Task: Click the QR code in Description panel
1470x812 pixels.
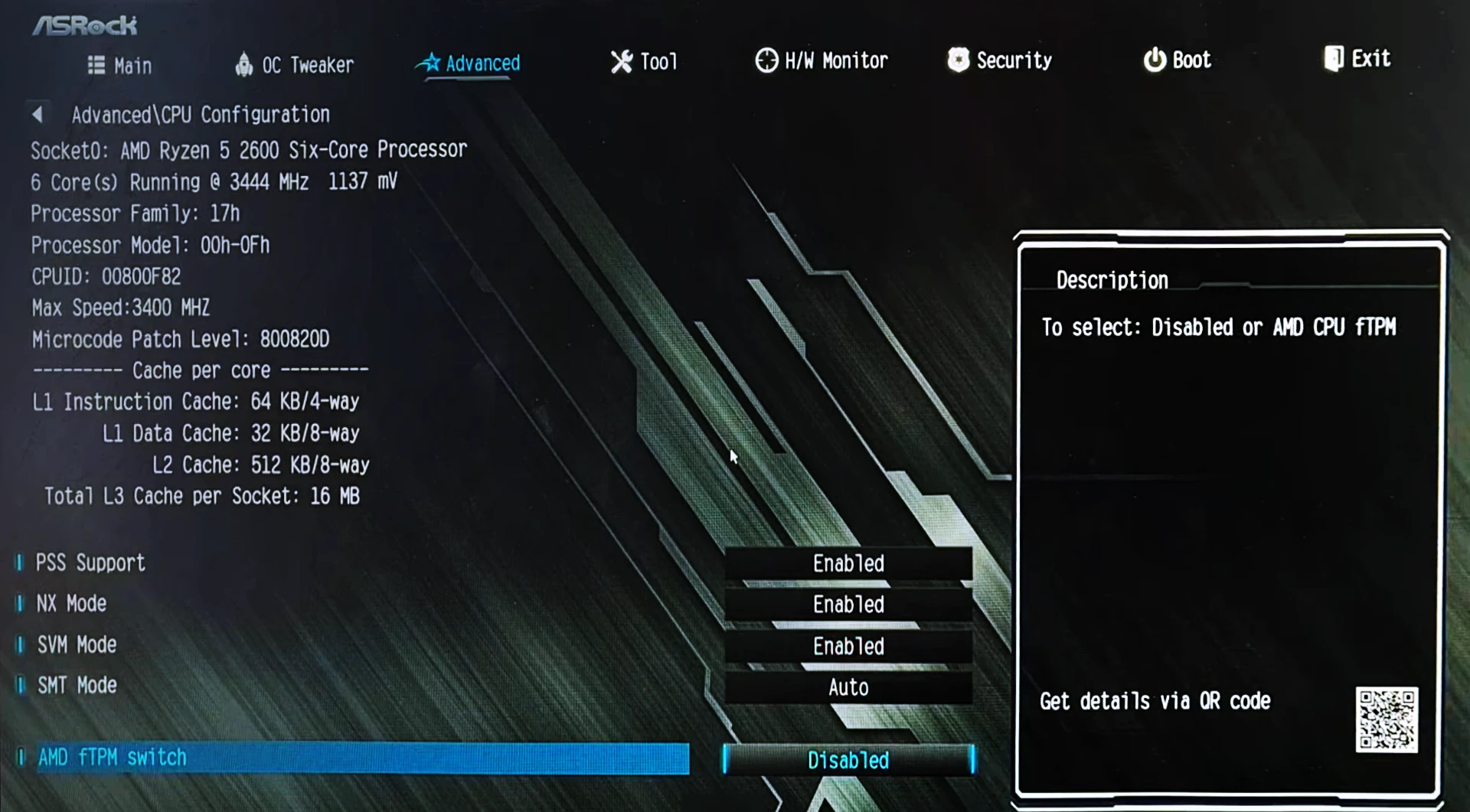Action: 1387,719
